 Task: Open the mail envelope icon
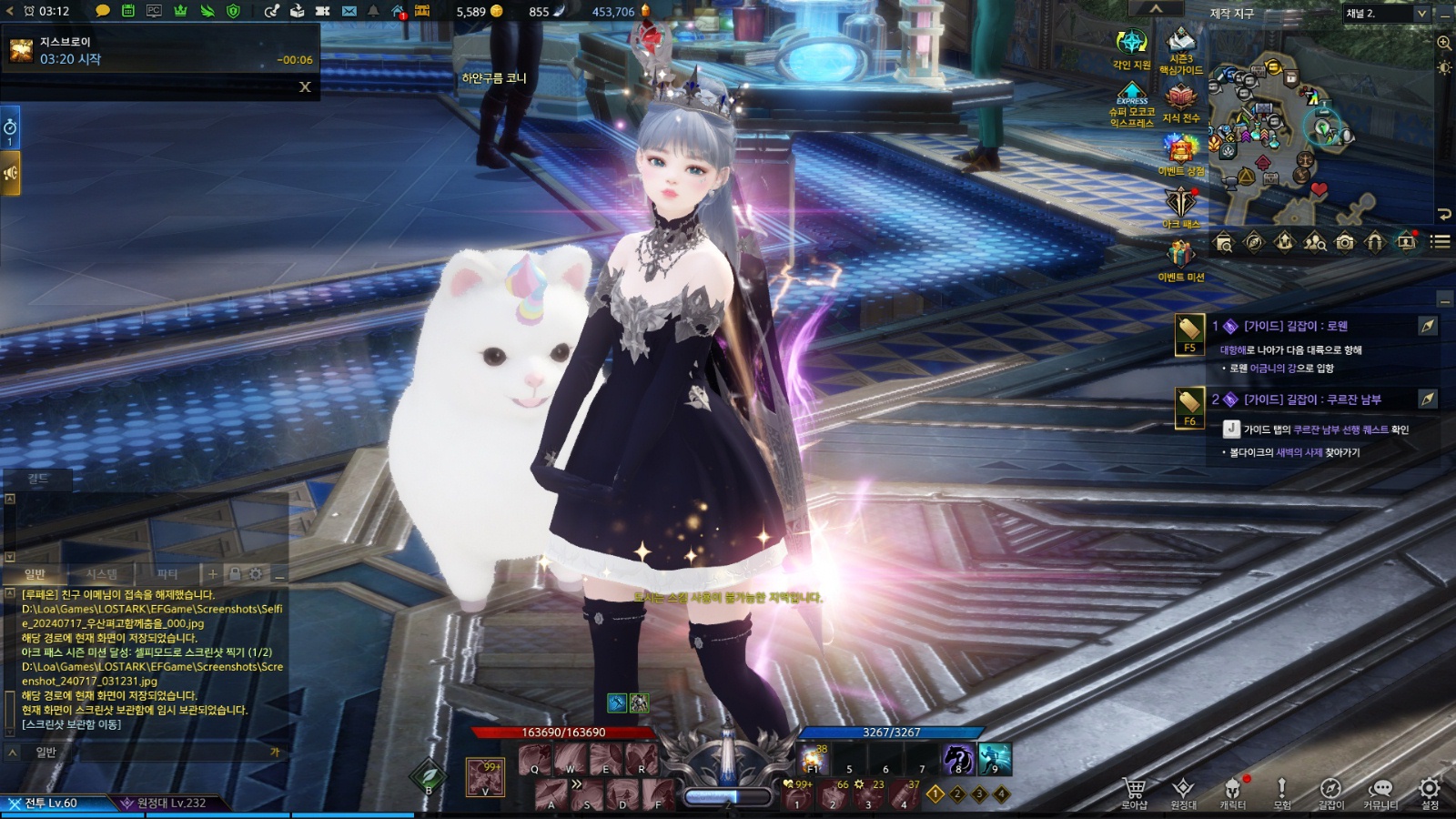[349, 11]
